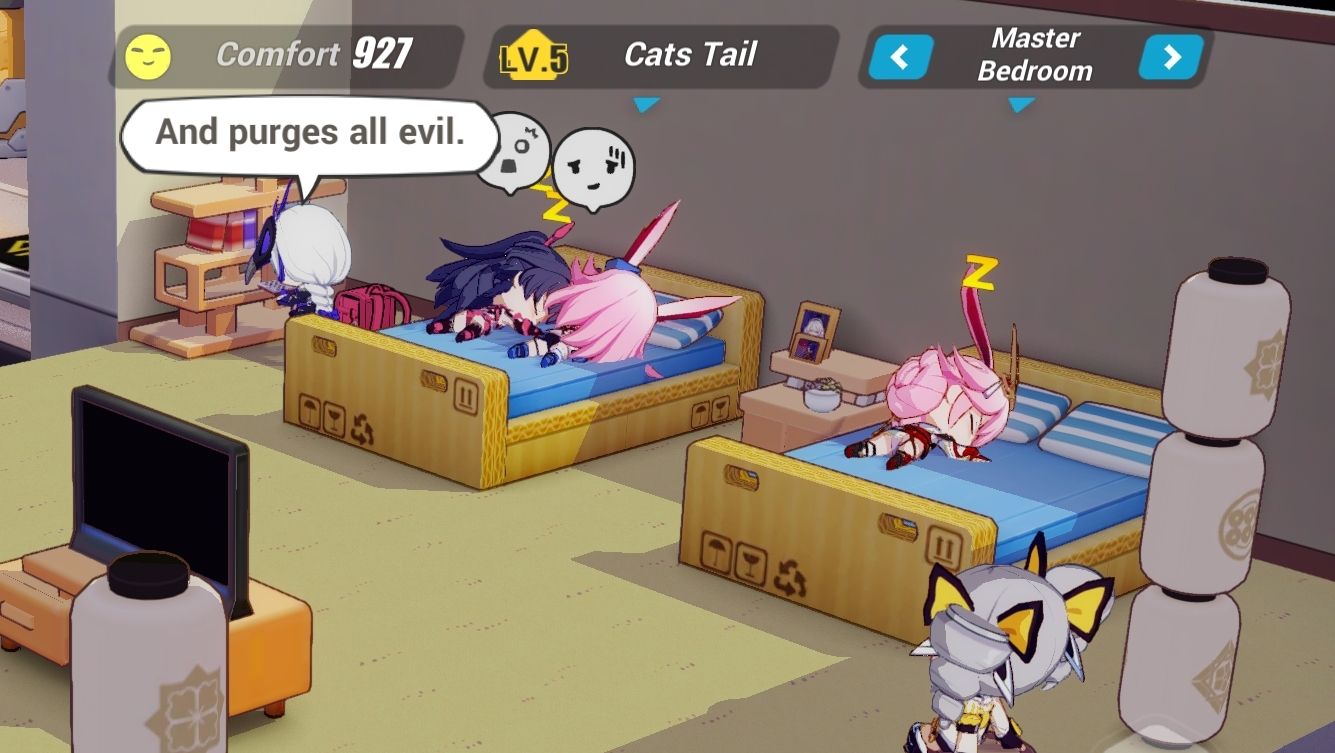Tap the pink backpack on the bed
This screenshot has width=1335, height=753.
[372, 307]
